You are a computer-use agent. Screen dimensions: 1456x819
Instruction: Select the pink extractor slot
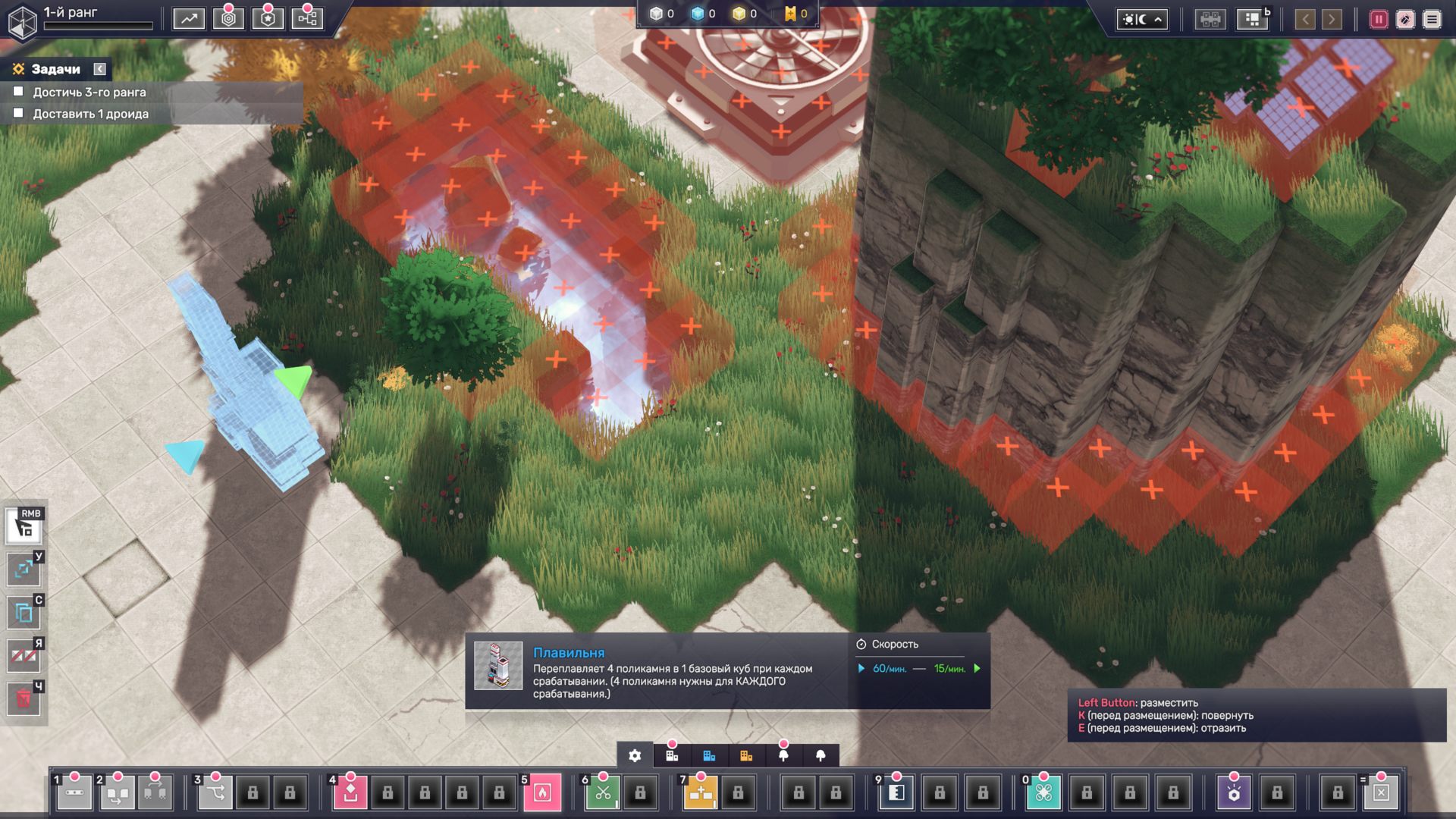(x=350, y=792)
